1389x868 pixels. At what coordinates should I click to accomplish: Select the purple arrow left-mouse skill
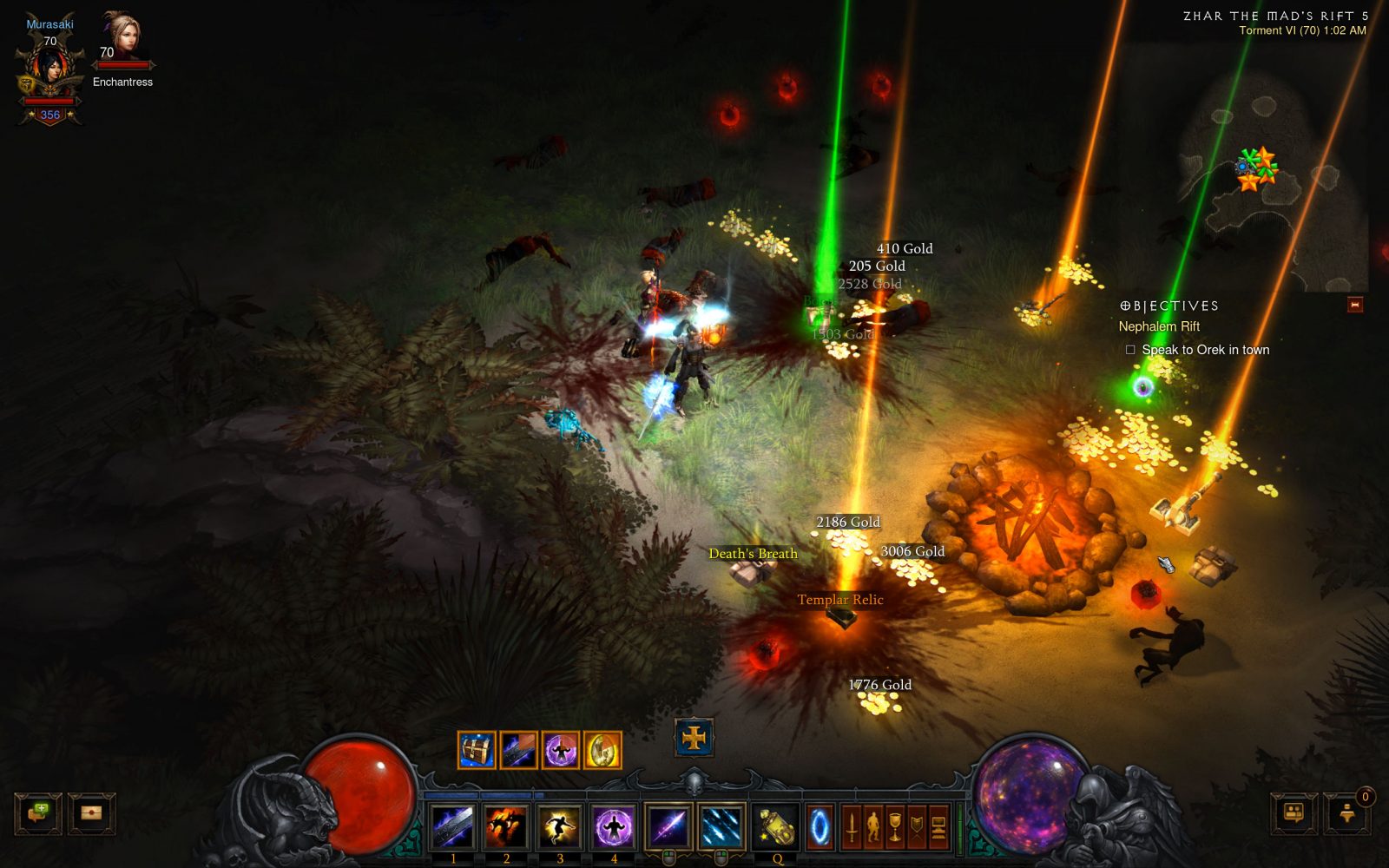668,826
